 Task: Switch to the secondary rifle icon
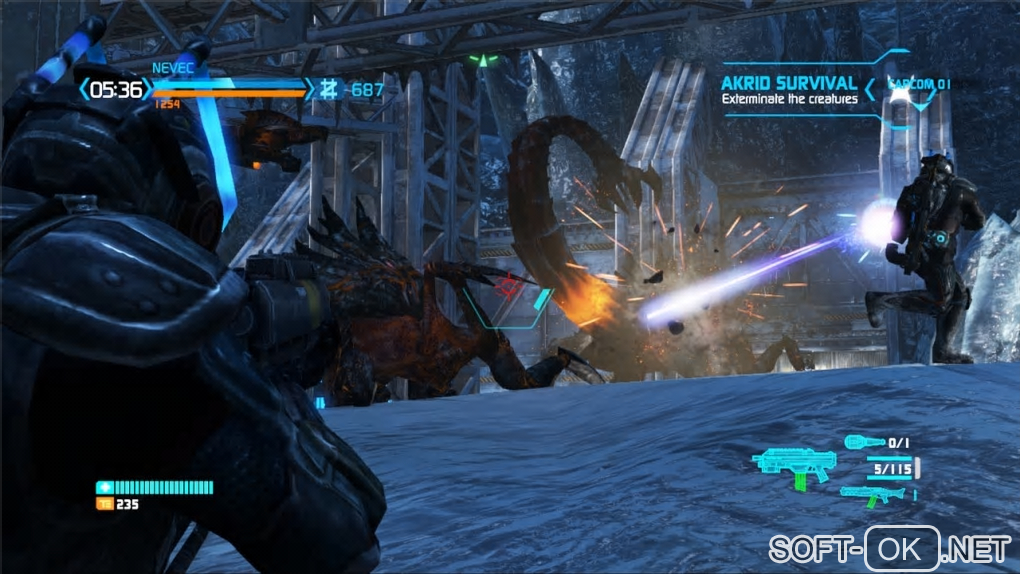coord(873,493)
